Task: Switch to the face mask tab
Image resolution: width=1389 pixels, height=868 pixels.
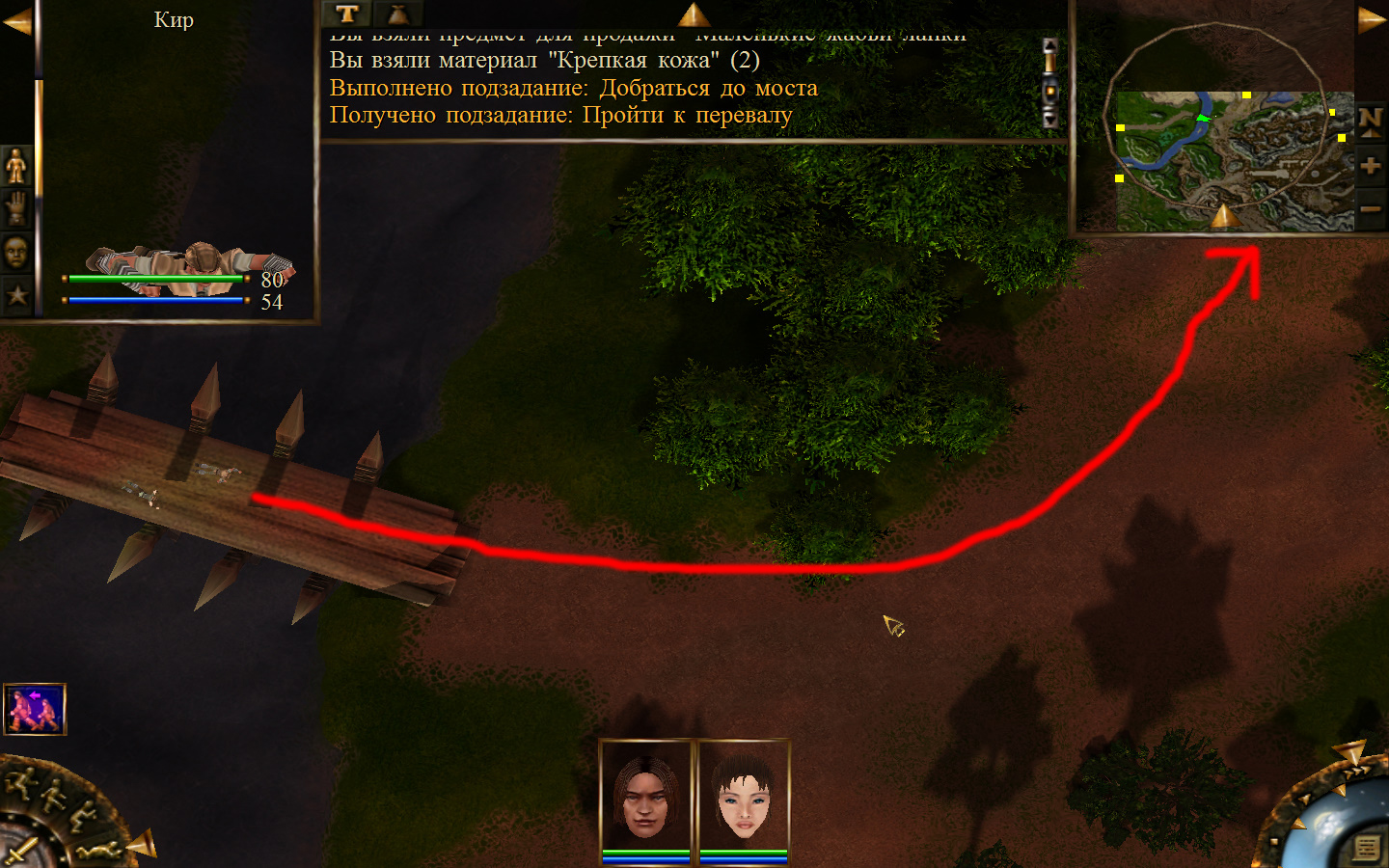Action: point(16,252)
